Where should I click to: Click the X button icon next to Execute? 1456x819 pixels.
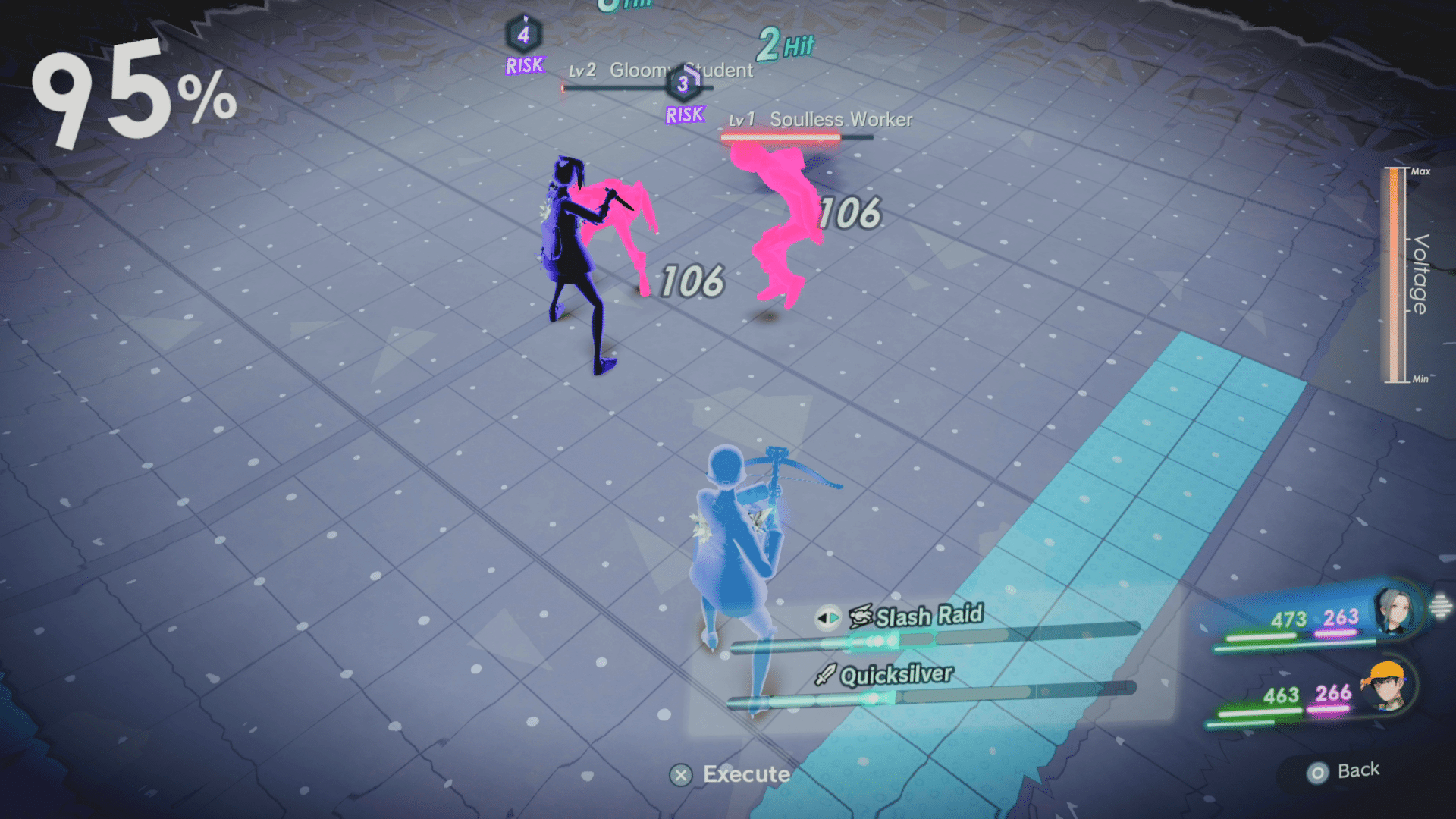pyautogui.click(x=681, y=775)
